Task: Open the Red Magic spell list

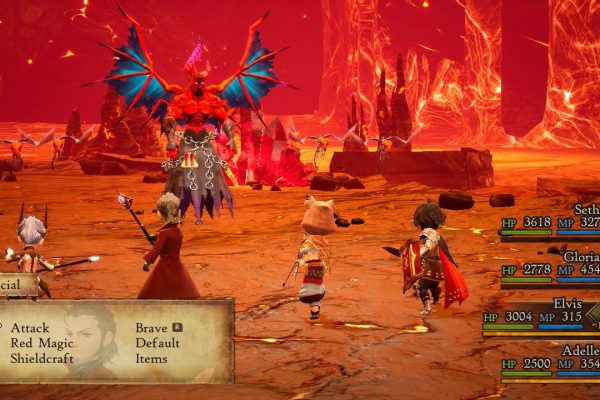Action: (41, 342)
